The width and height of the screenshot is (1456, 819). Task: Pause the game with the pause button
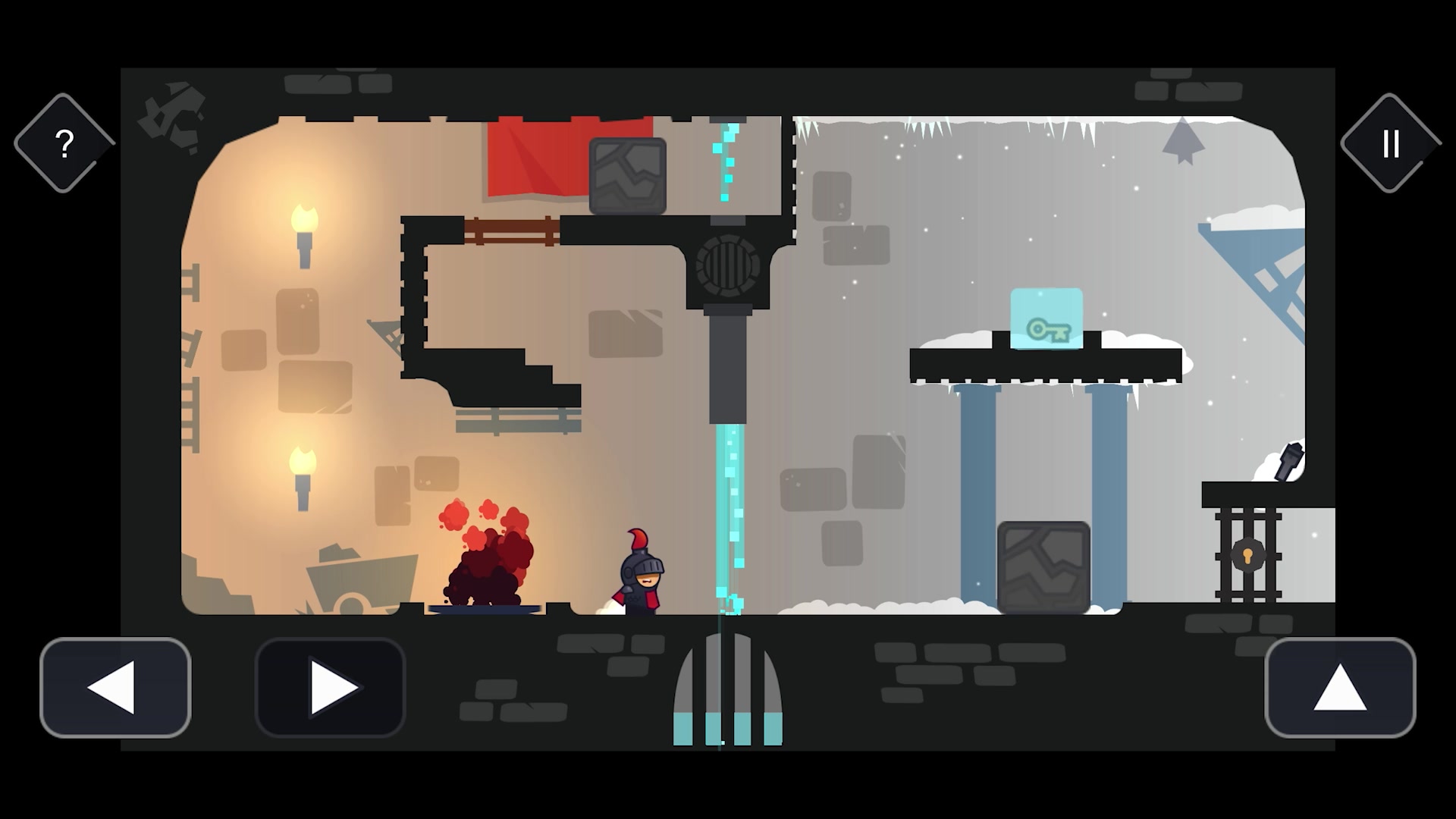1390,143
